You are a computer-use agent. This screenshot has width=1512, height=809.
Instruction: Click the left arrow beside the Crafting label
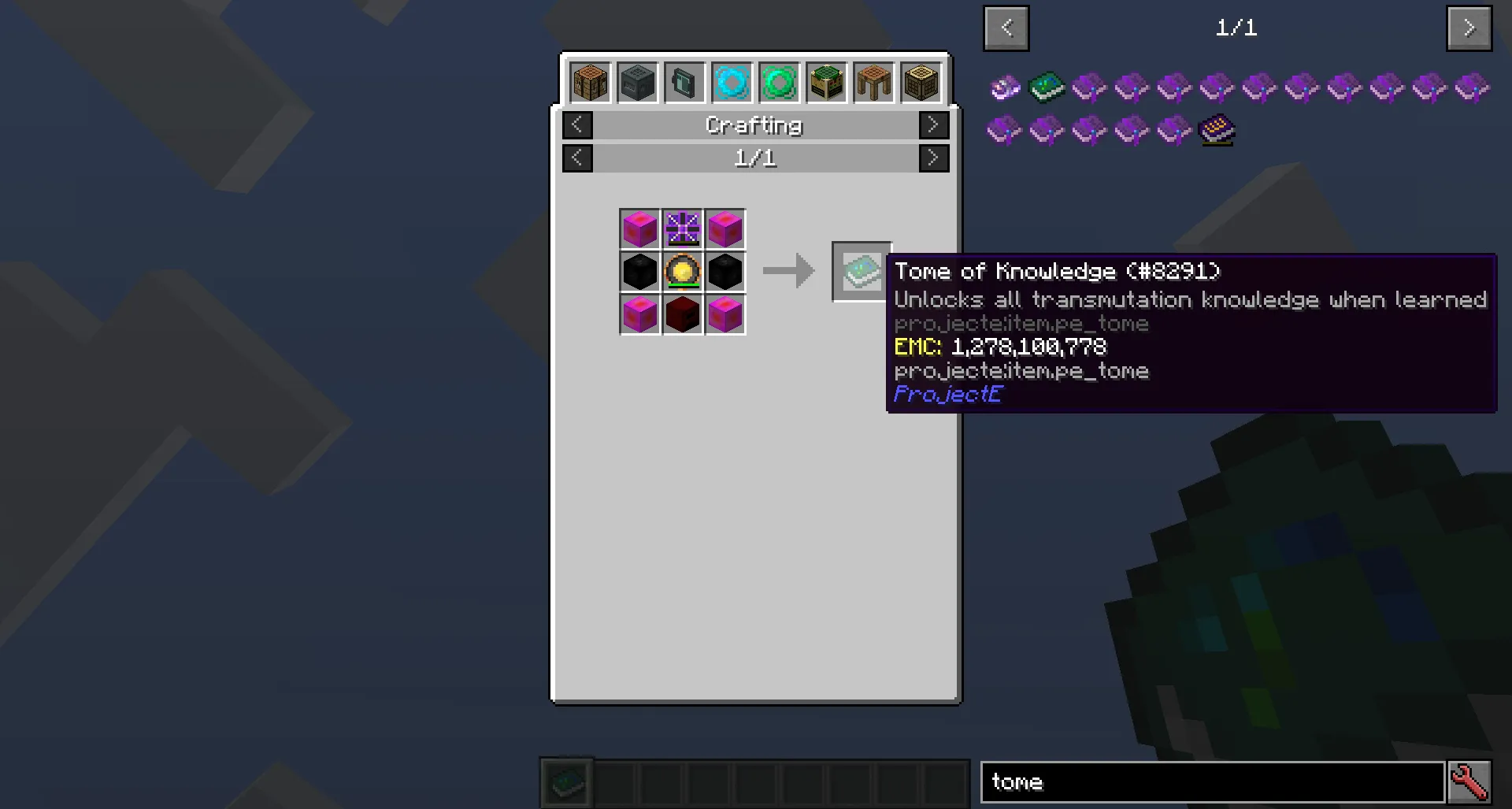(x=577, y=124)
